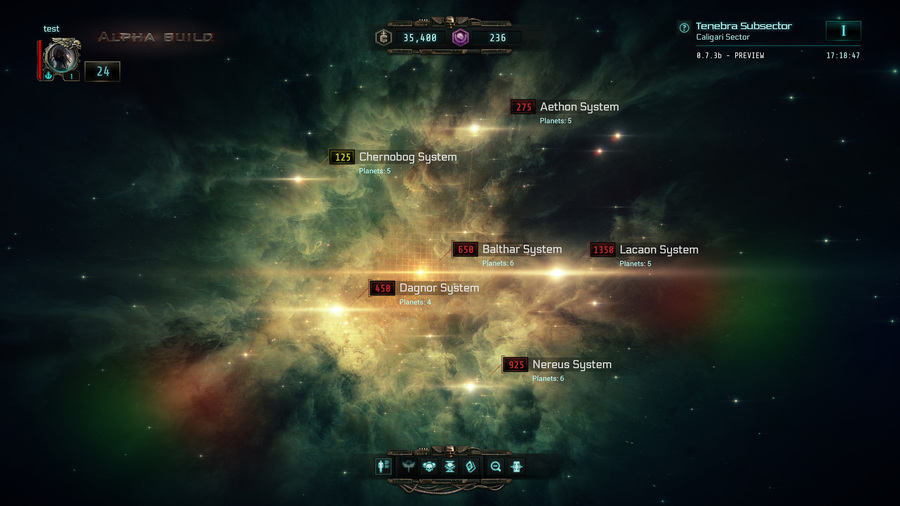Choose the Chernobog System on the map
900x506 pixels.
pos(407,157)
